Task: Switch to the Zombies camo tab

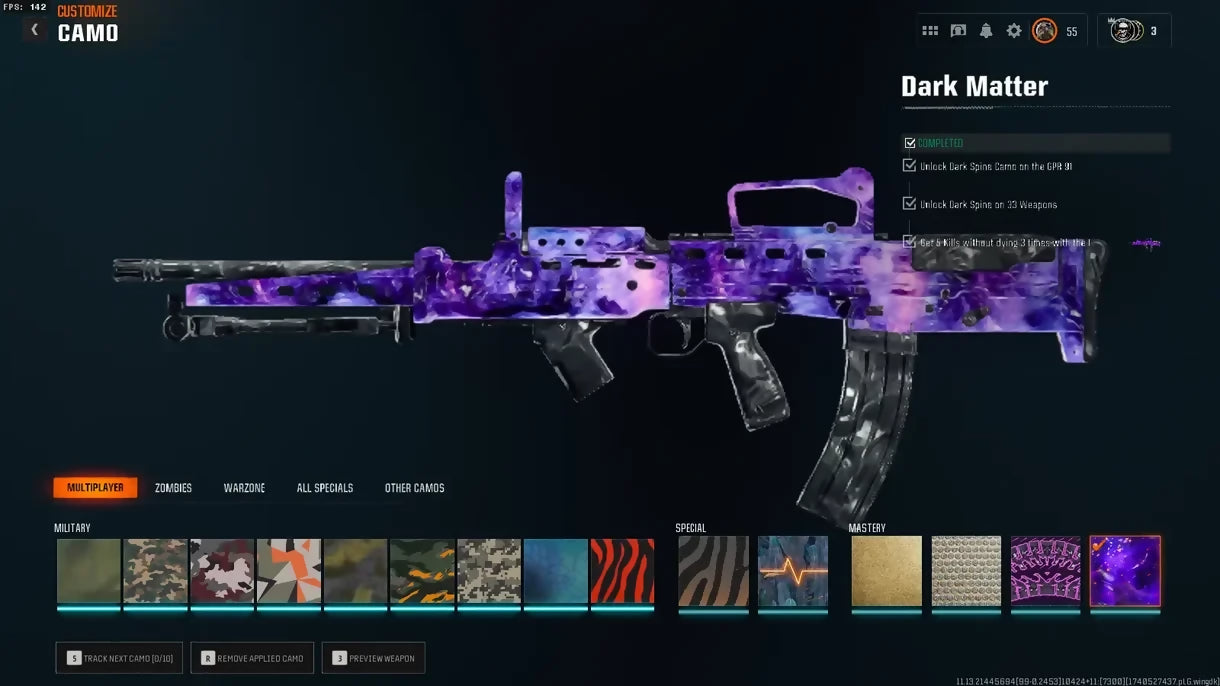Action: tap(173, 488)
